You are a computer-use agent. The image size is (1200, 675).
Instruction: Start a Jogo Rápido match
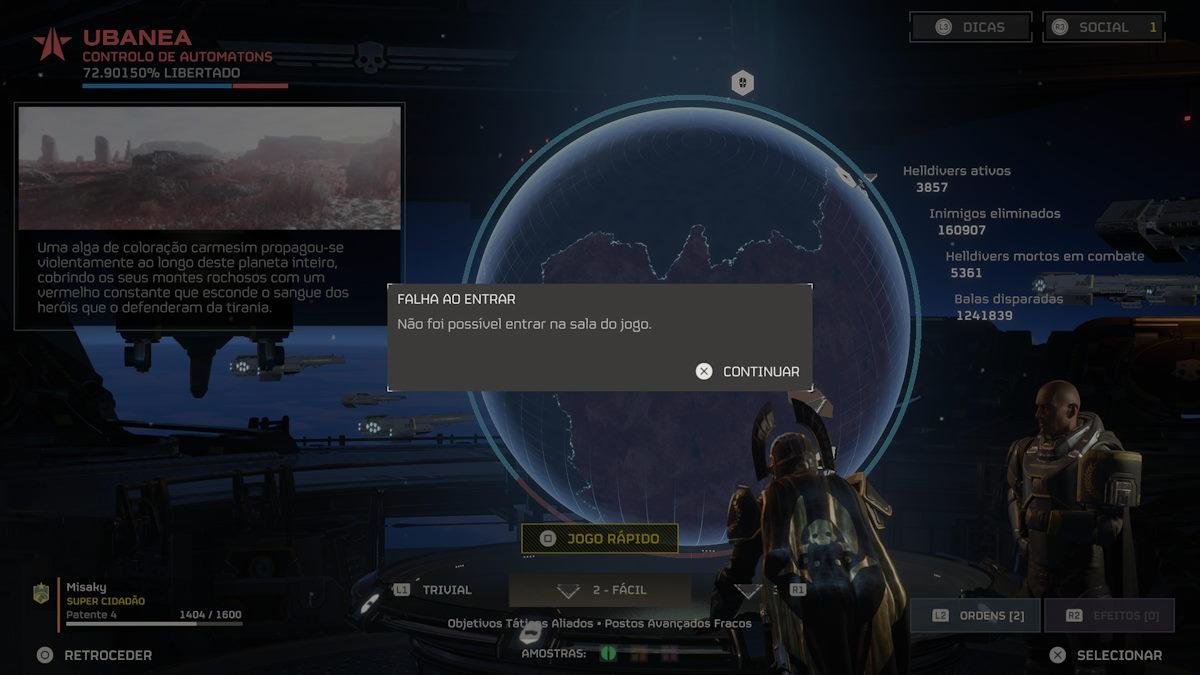pyautogui.click(x=600, y=539)
